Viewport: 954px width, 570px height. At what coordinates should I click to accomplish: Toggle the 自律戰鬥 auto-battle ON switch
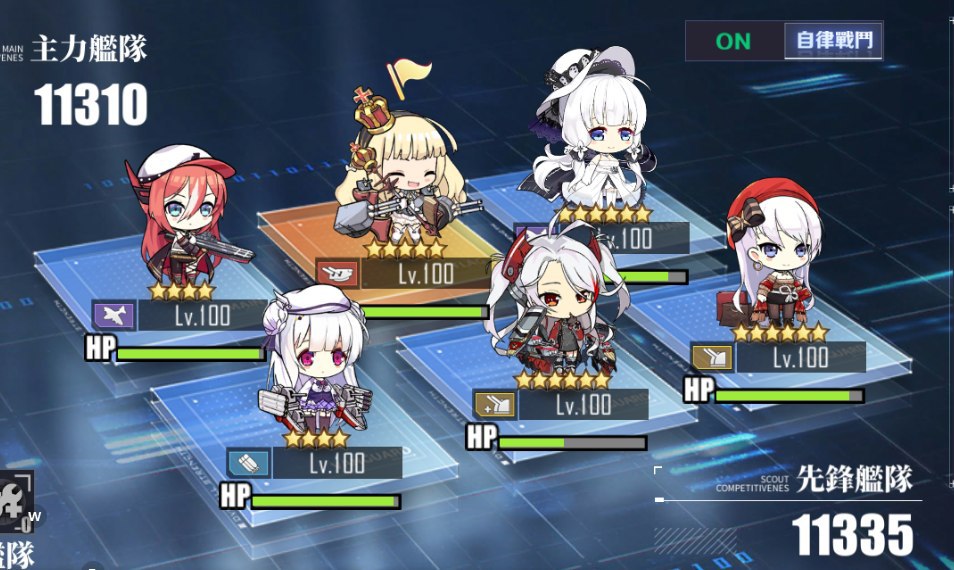pyautogui.click(x=733, y=41)
